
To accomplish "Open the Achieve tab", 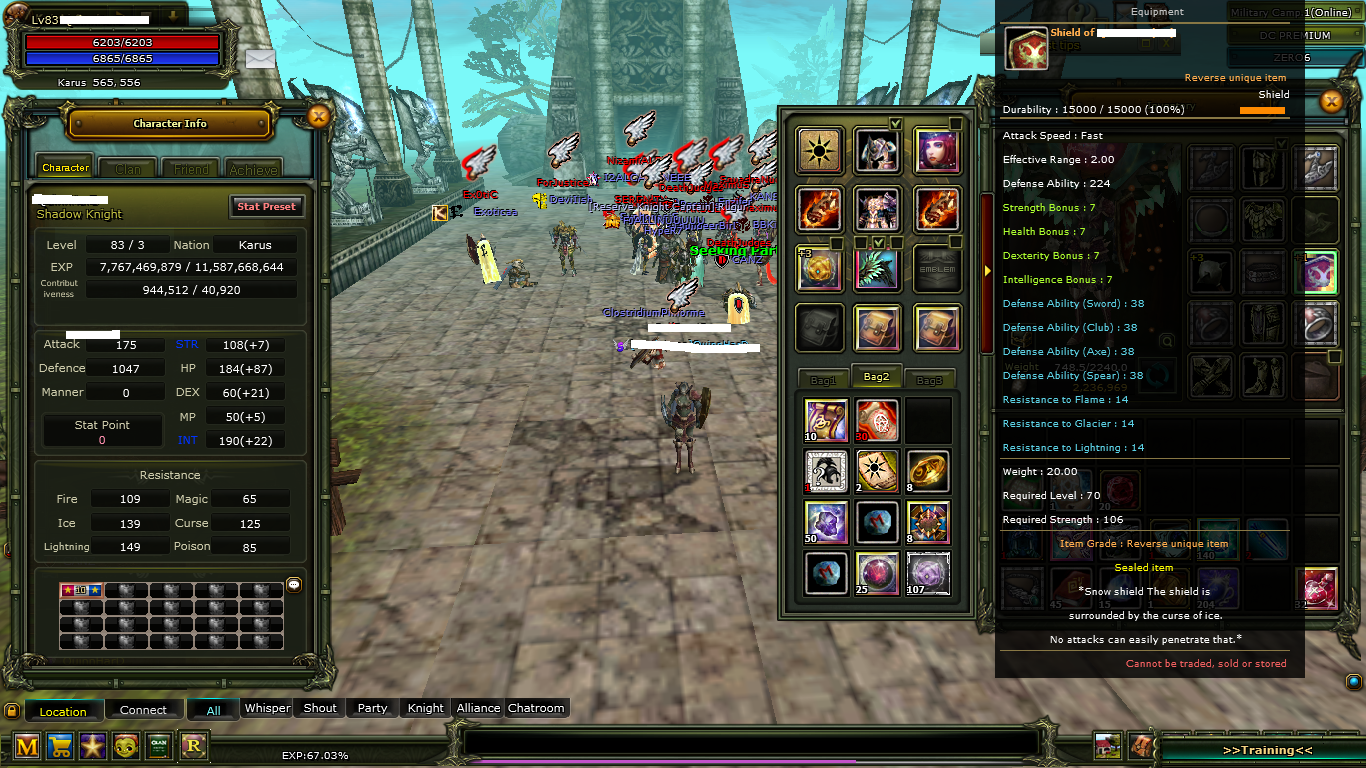I will tap(253, 169).
